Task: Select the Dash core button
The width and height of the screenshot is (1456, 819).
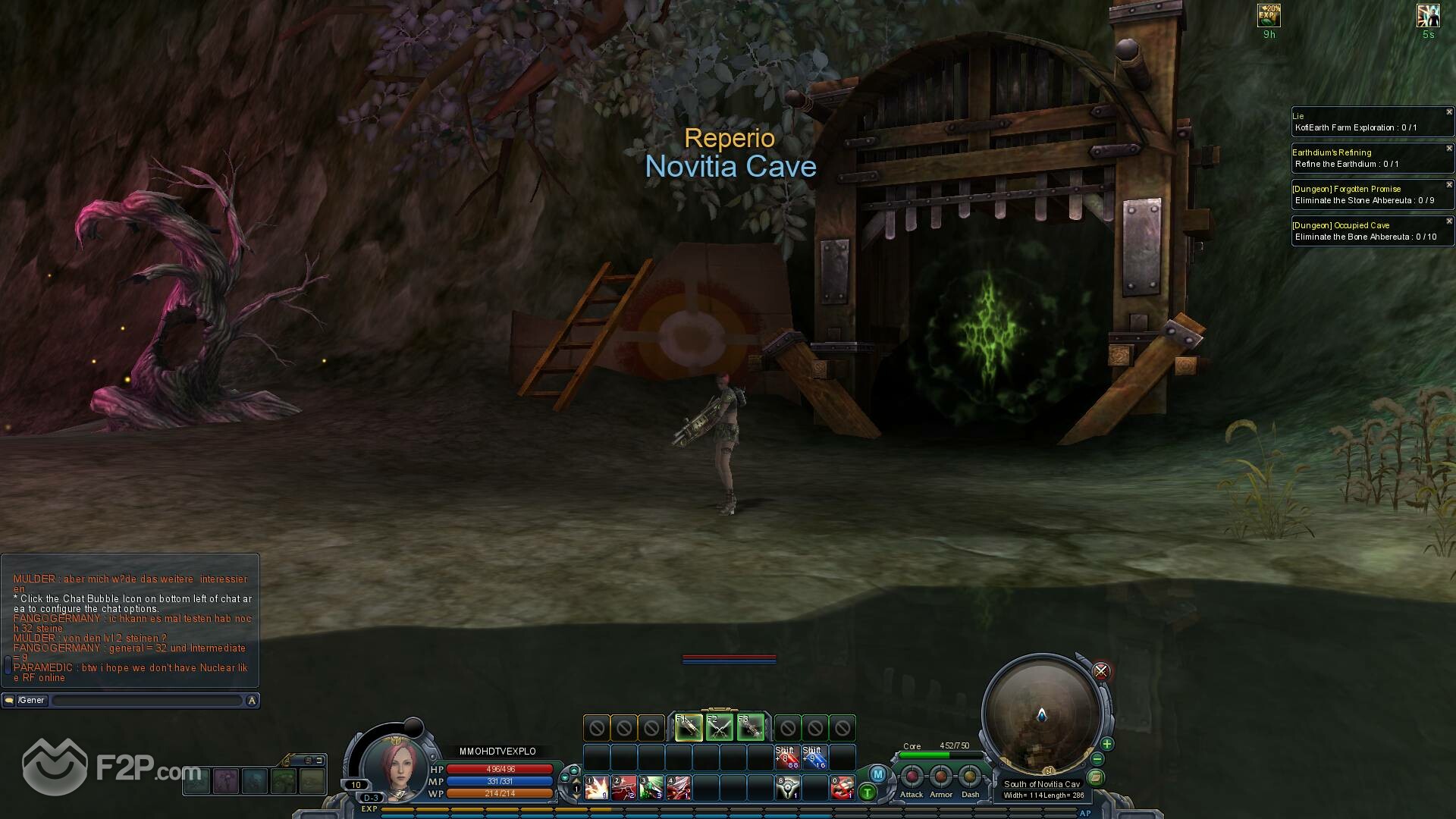Action: (970, 777)
